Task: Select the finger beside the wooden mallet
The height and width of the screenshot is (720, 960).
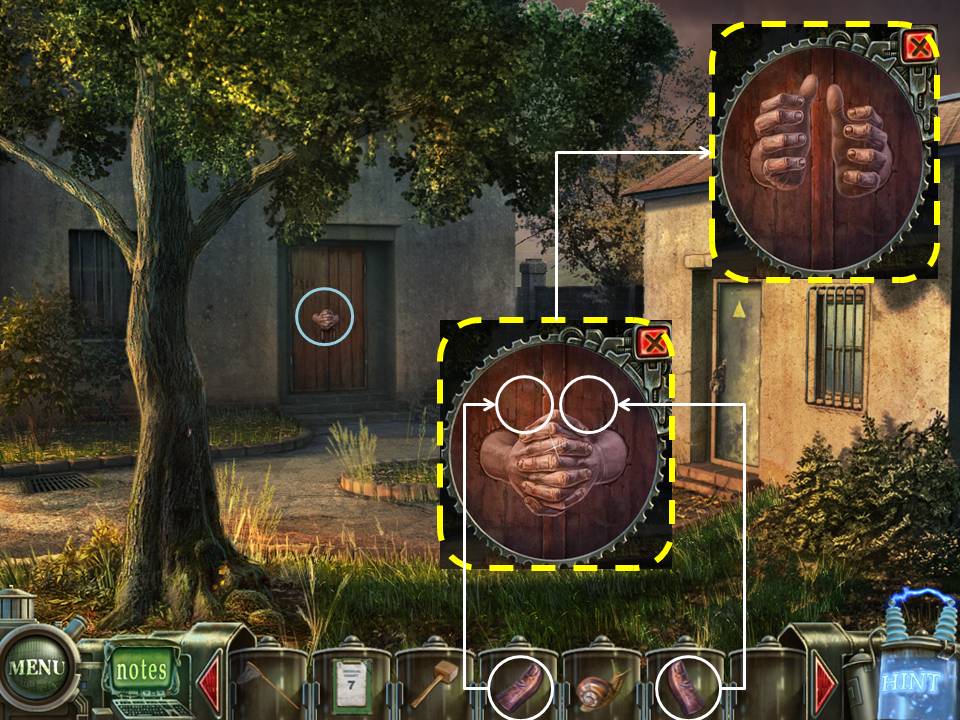Action: [x=521, y=688]
